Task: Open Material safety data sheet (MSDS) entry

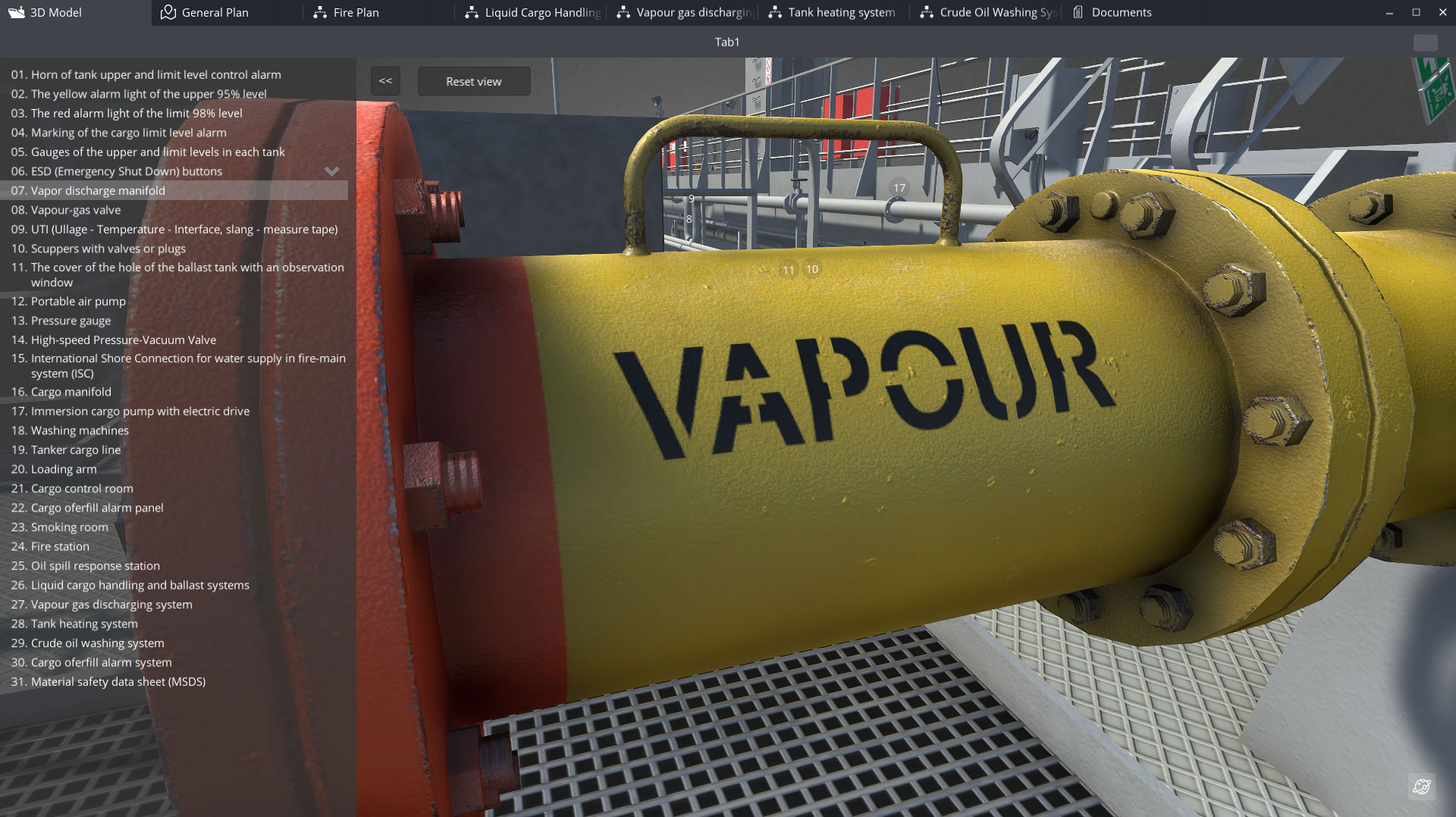Action: tap(118, 682)
